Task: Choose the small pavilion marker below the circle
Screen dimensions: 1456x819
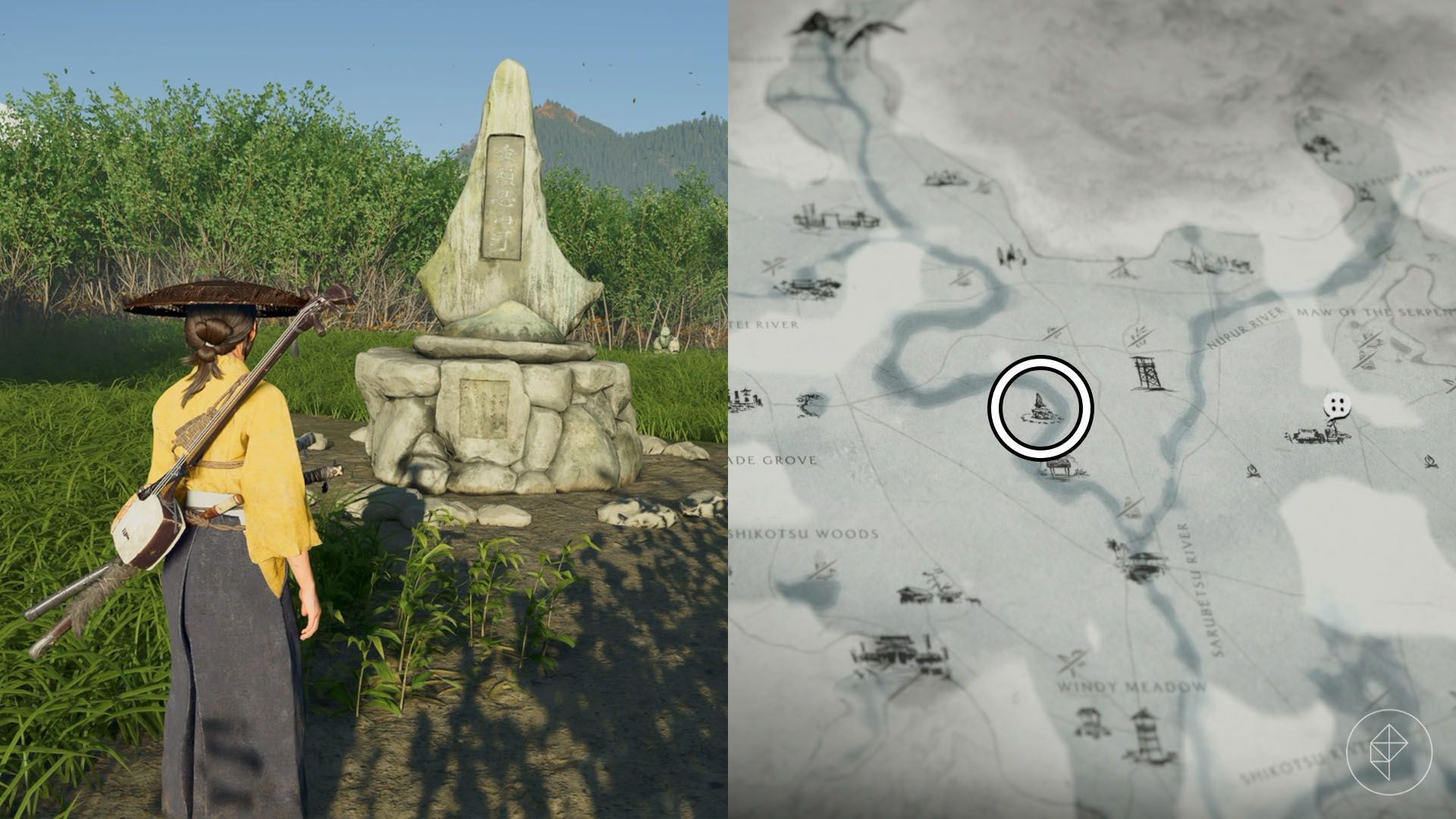Action: [x=1059, y=469]
